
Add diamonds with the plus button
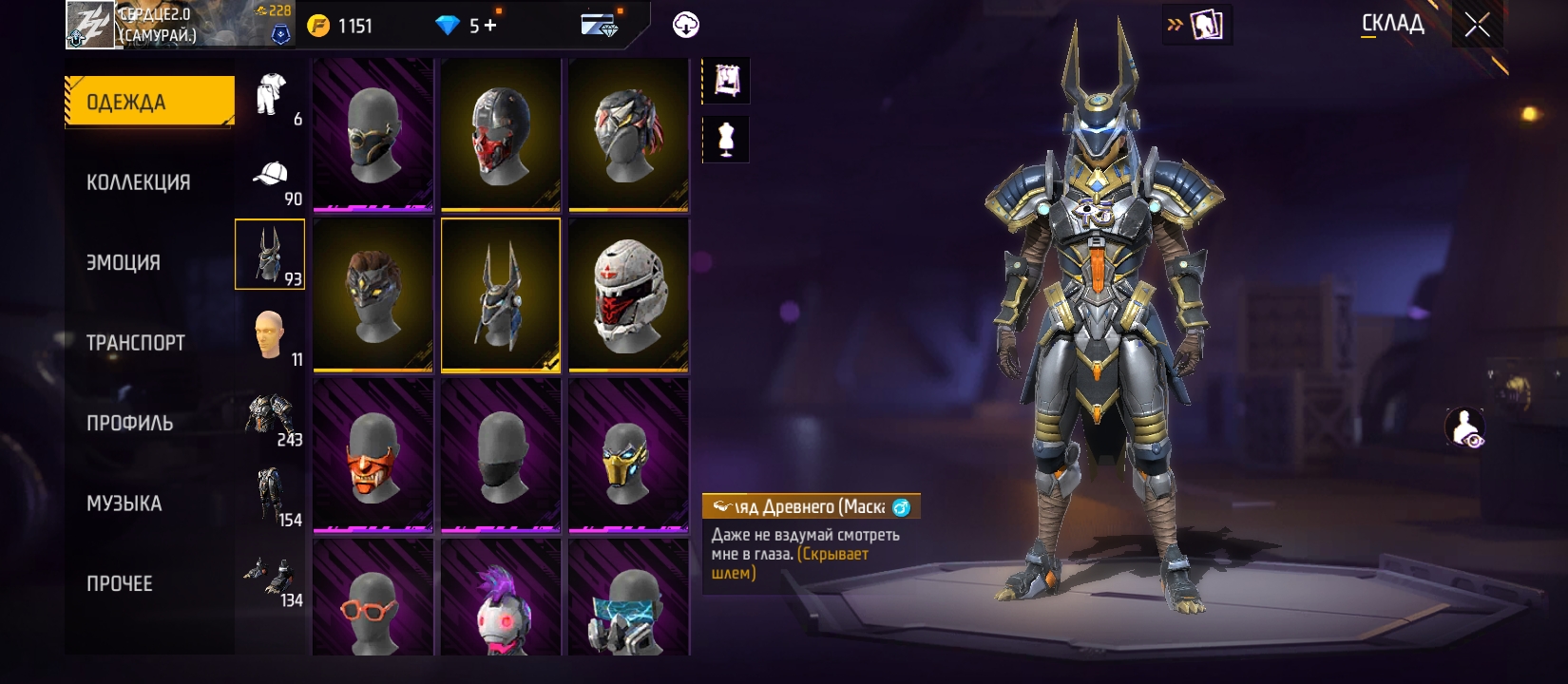click(490, 26)
